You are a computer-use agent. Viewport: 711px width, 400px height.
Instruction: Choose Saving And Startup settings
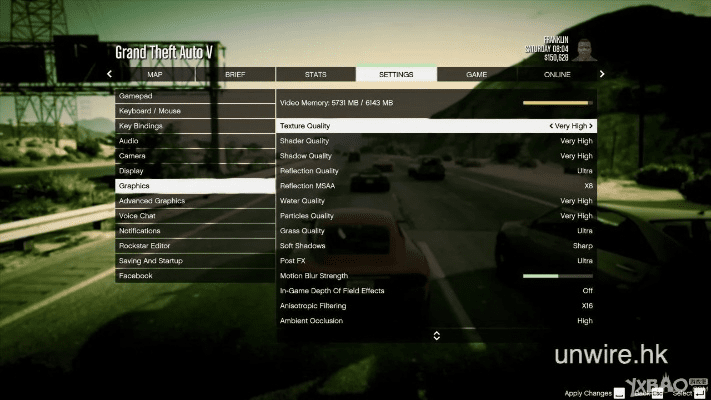coord(195,261)
